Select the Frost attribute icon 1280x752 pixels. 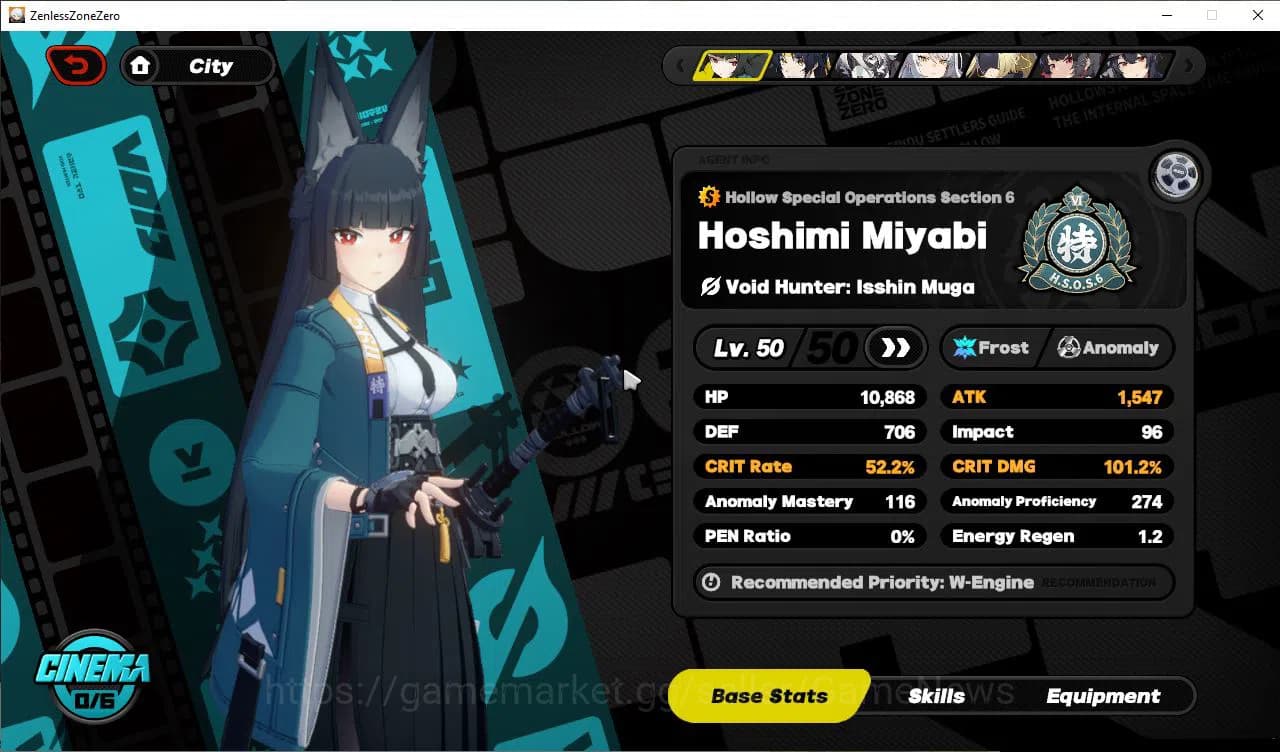[x=963, y=347]
